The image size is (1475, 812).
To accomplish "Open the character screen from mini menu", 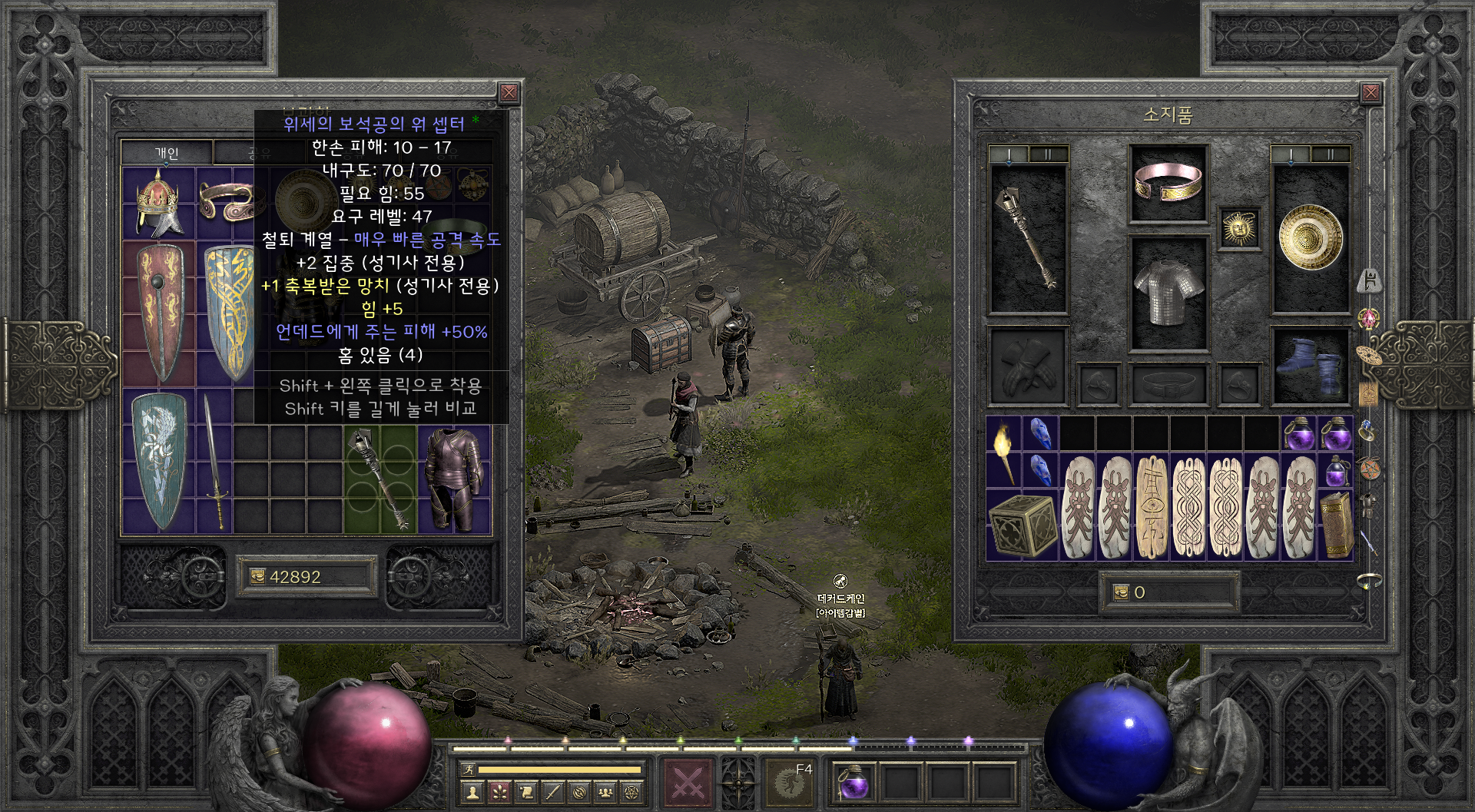I will [473, 790].
